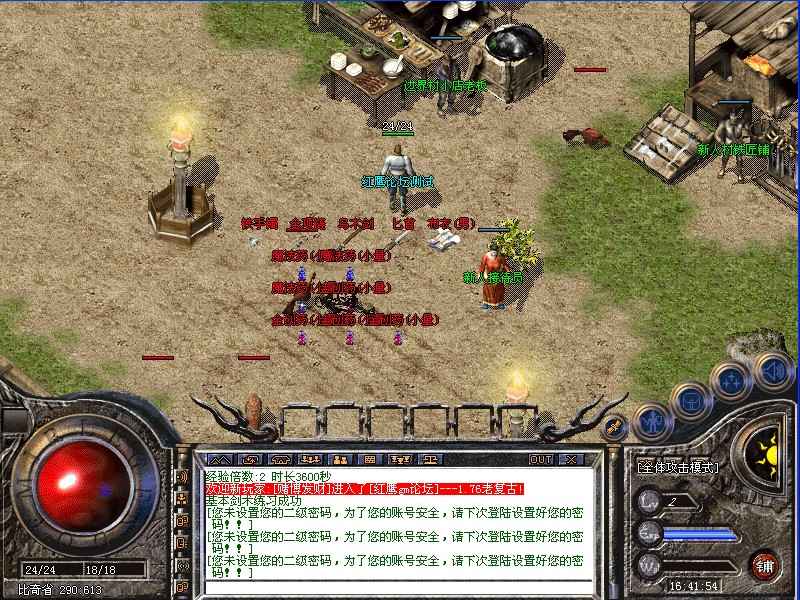The width and height of the screenshot is (800, 600).
Task: Open the skills round button
Action: pyautogui.click(x=729, y=381)
